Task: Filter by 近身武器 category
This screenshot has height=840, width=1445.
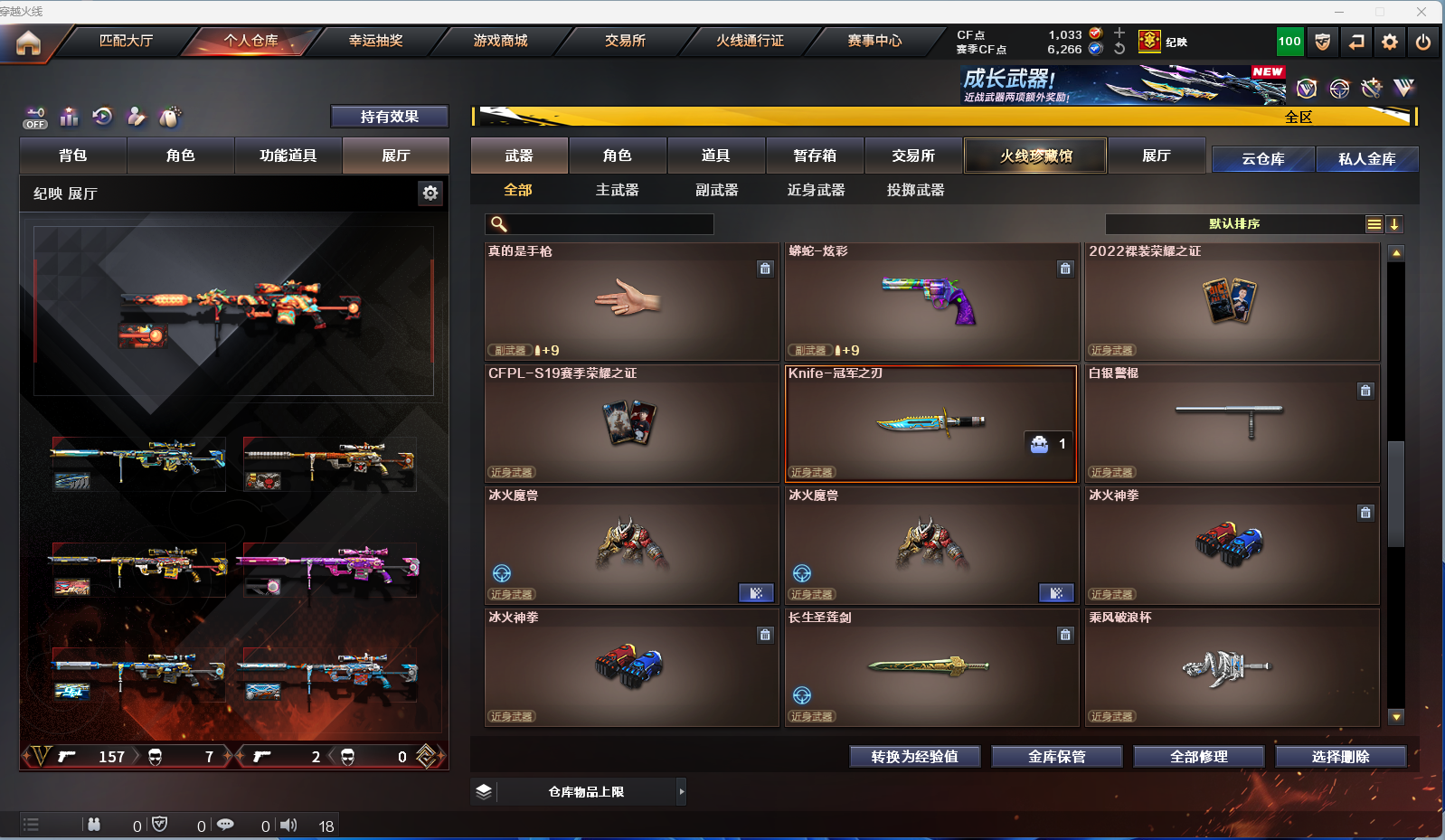Action: [816, 190]
